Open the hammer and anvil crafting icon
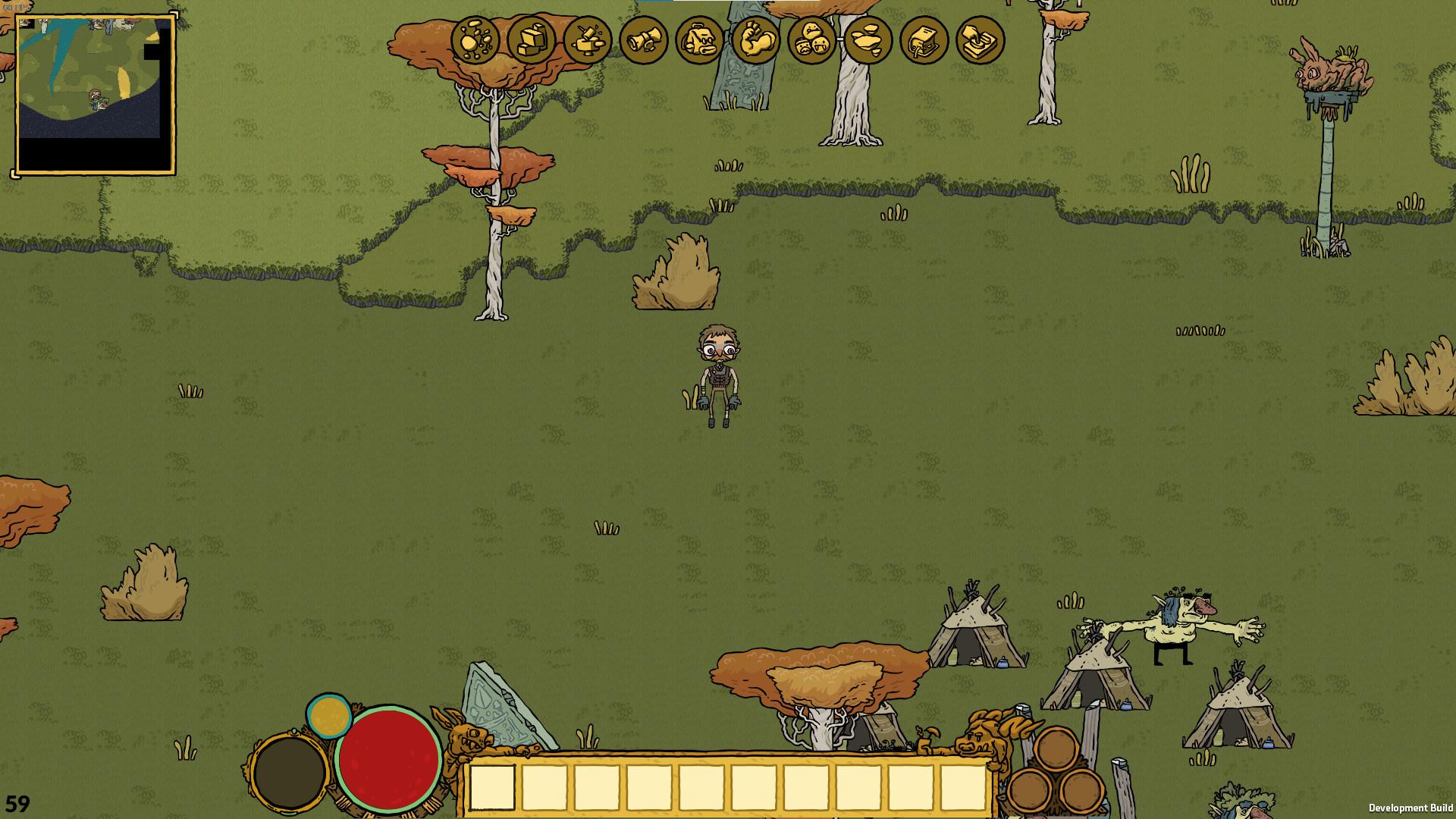Screen dimensions: 1456x819 [x=588, y=40]
